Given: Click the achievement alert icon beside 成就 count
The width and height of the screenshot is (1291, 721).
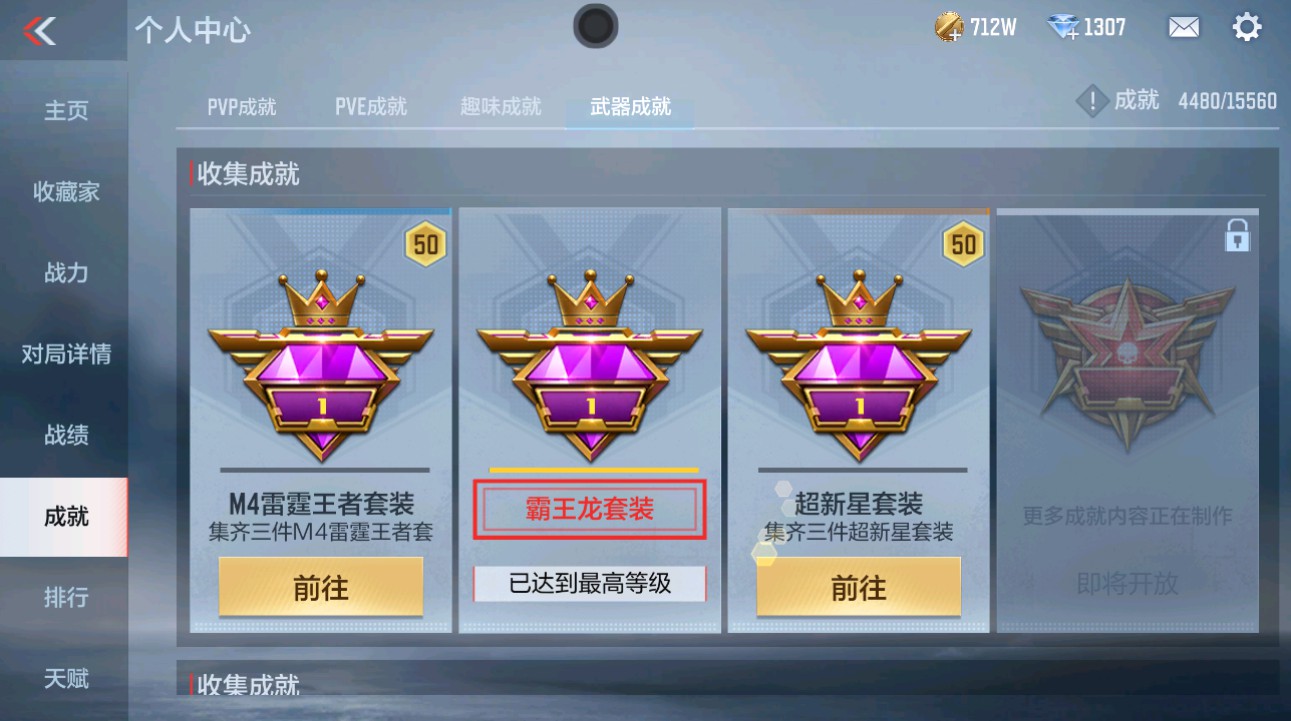Looking at the screenshot, I should coord(1094,100).
